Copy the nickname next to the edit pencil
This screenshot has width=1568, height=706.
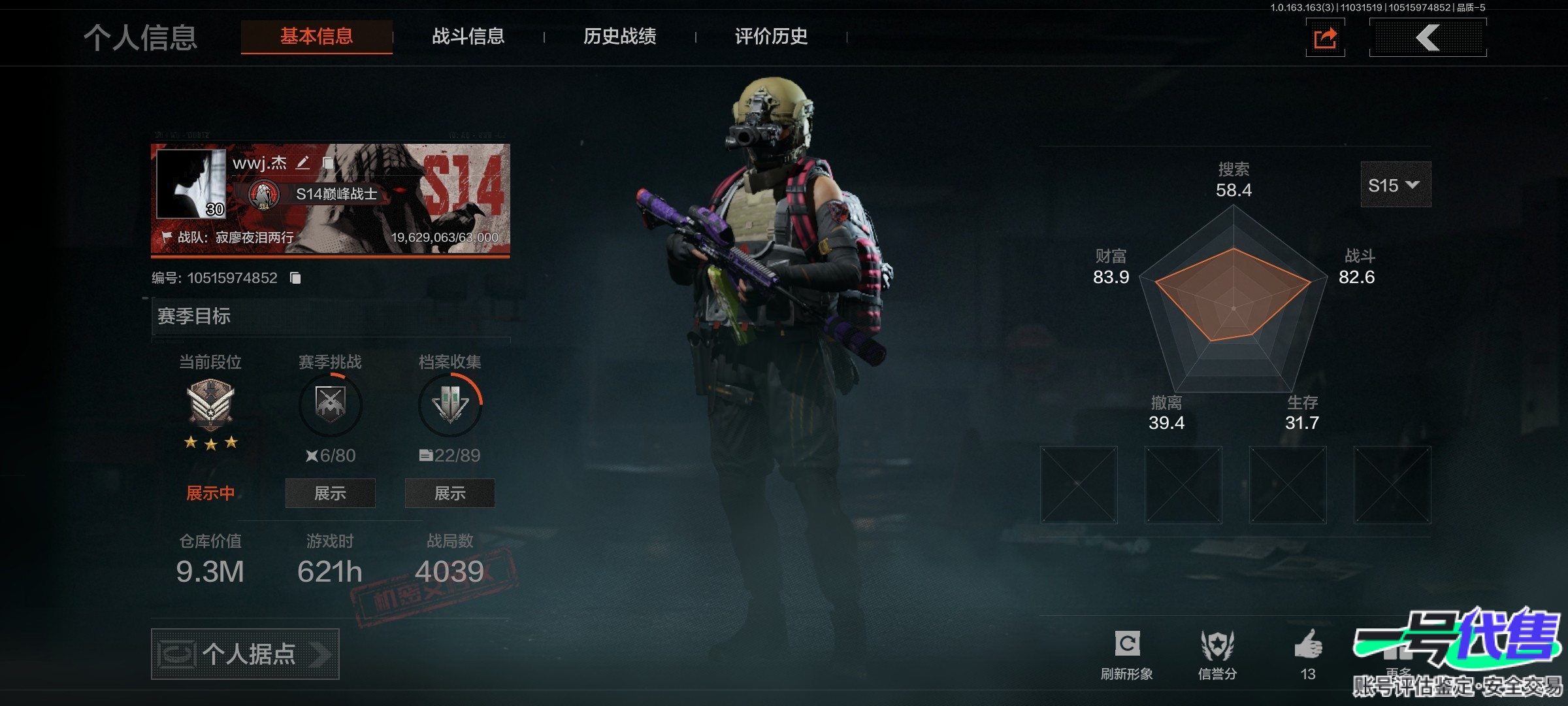[328, 163]
